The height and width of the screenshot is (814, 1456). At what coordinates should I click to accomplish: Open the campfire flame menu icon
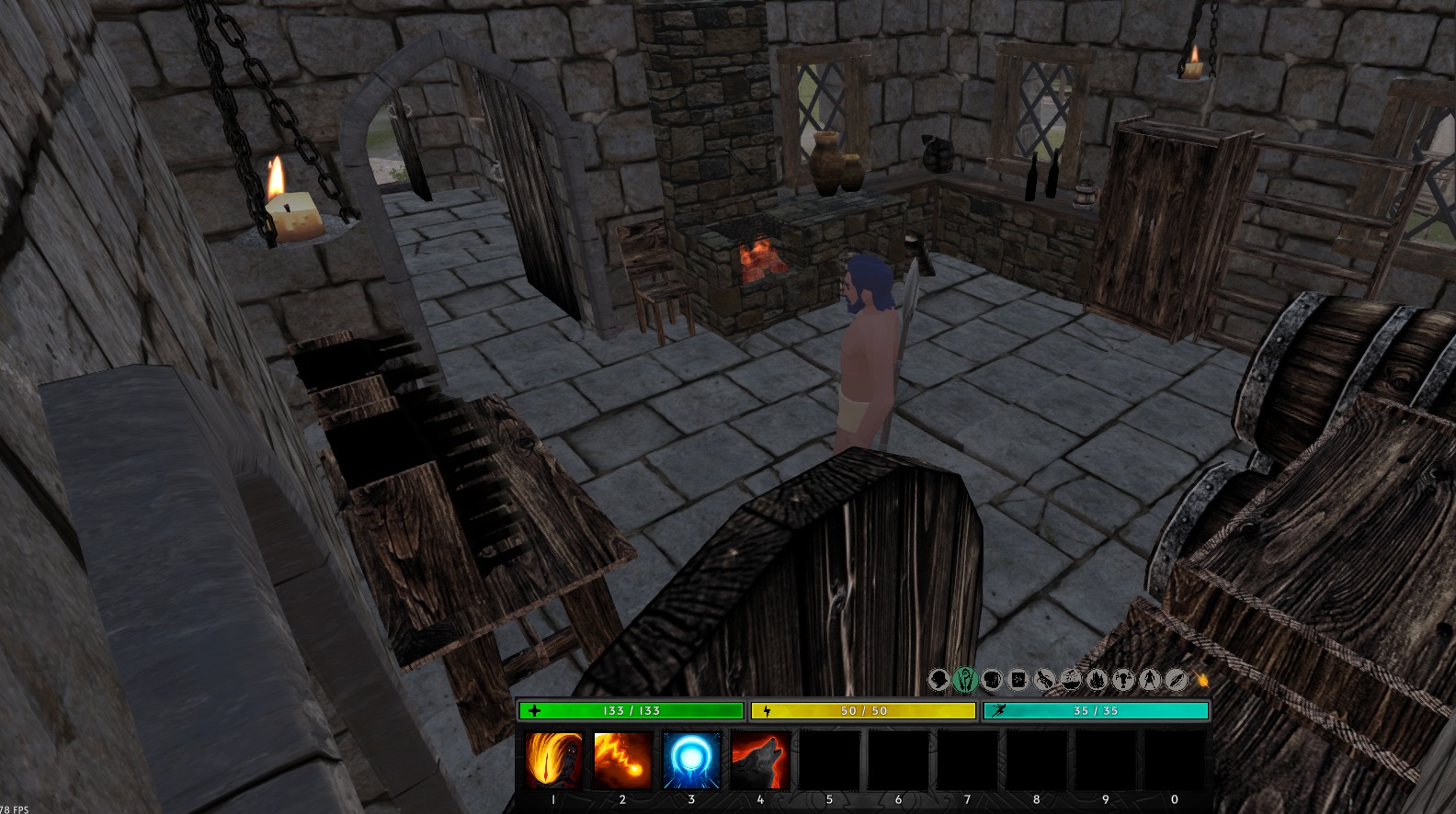tap(1097, 680)
